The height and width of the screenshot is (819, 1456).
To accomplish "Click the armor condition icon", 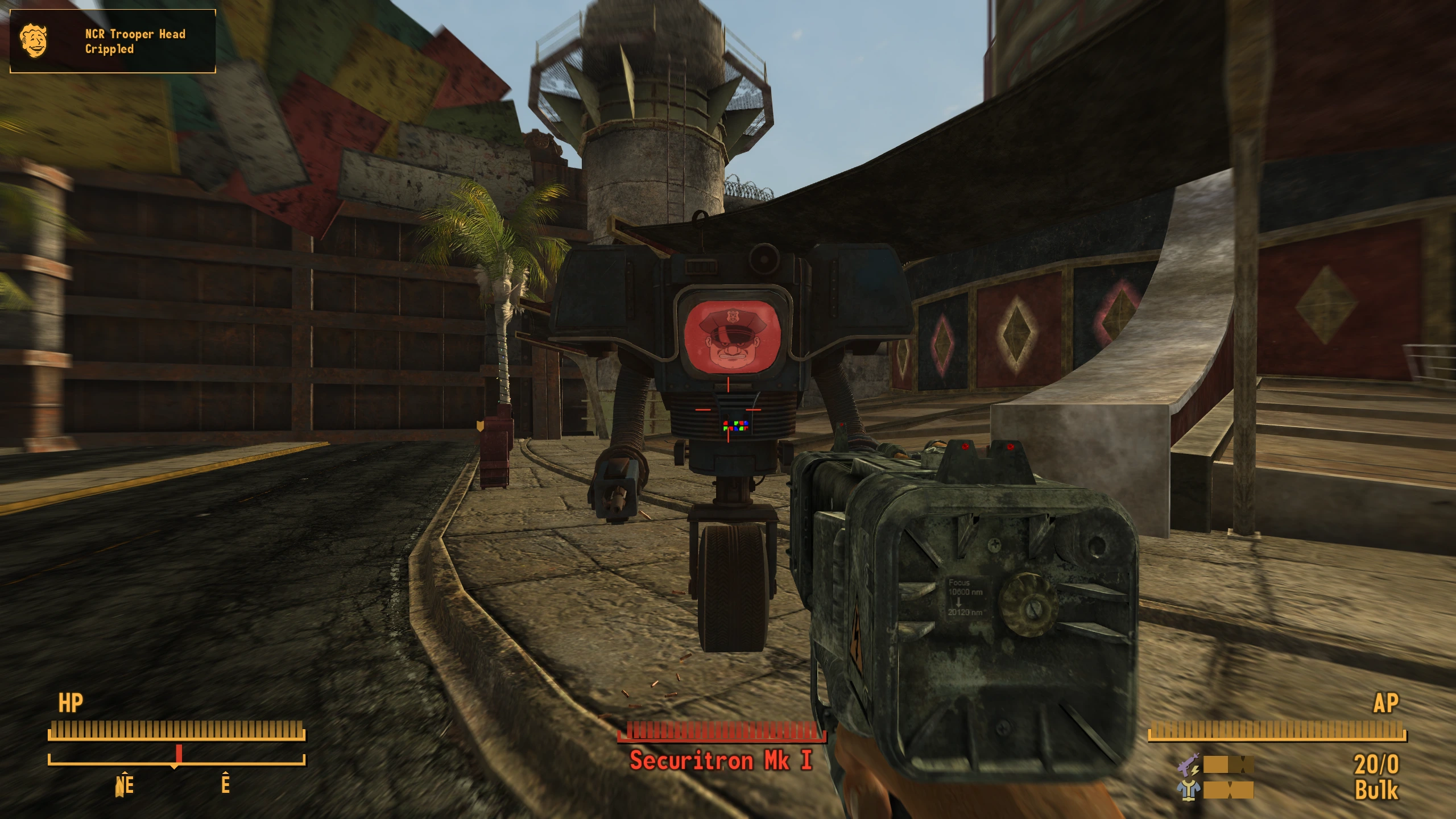I will click(x=1189, y=790).
